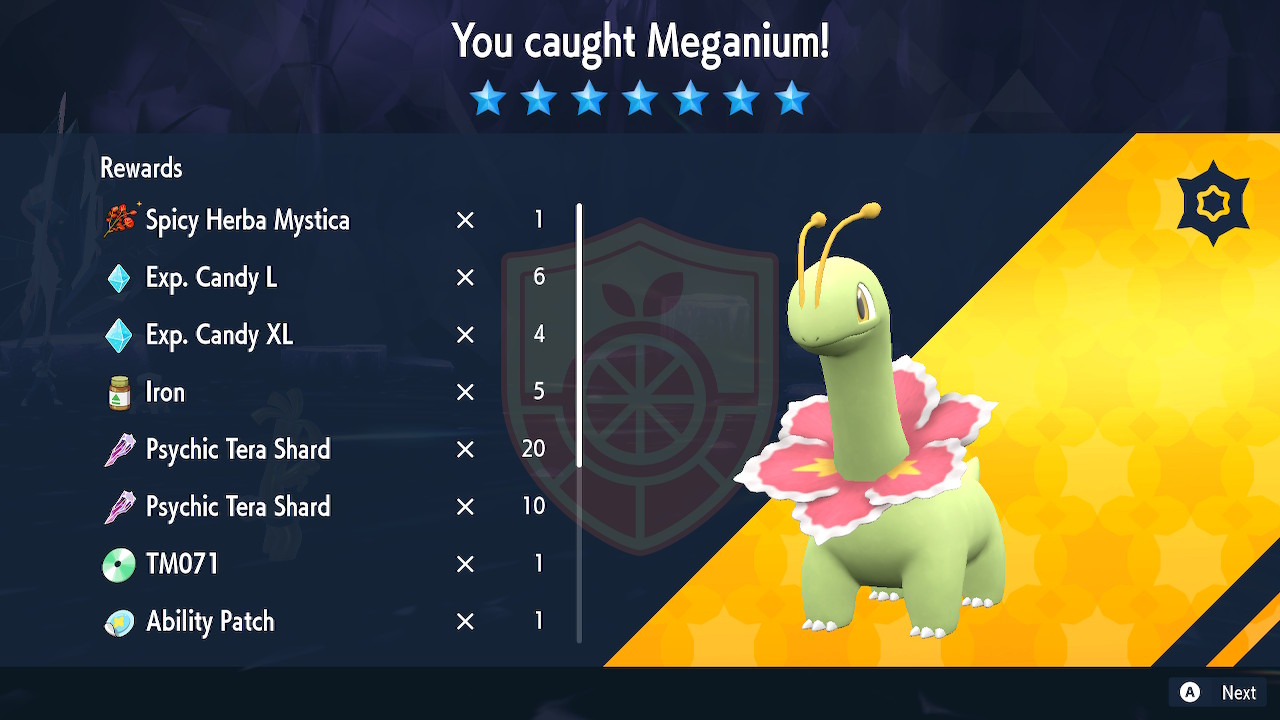The width and height of the screenshot is (1280, 720).
Task: Select the Iron item icon
Action: click(118, 392)
